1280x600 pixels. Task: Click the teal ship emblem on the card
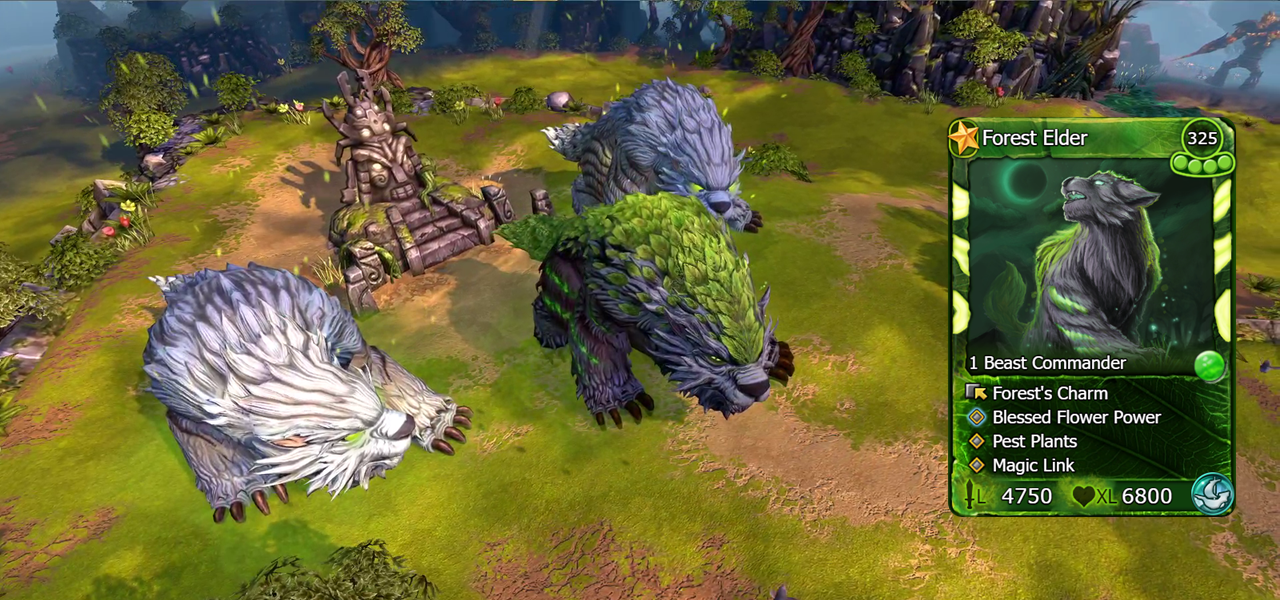tap(1212, 494)
